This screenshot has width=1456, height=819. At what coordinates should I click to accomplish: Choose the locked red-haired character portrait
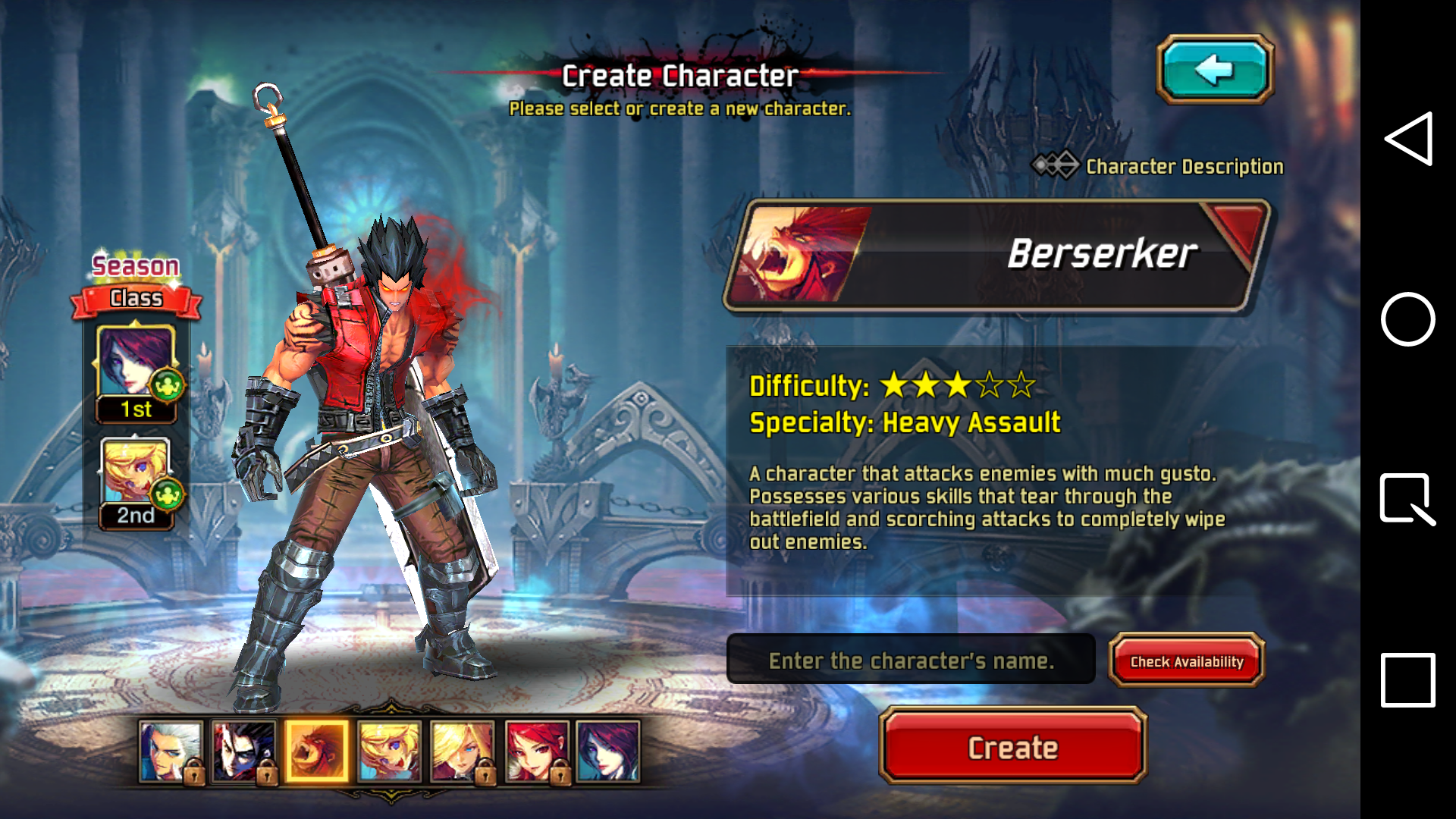coord(536,751)
